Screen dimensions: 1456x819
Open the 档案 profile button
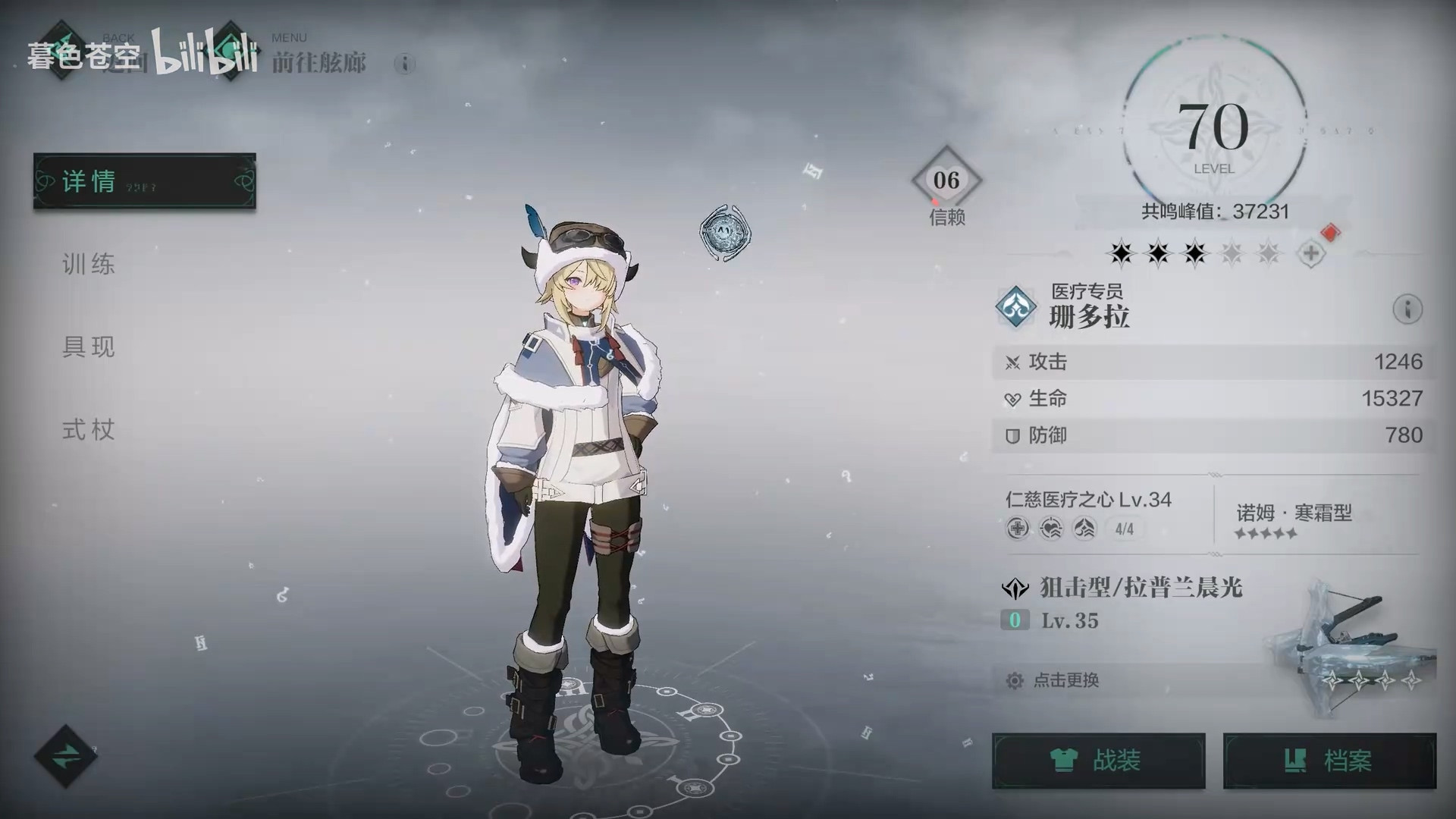pyautogui.click(x=1329, y=760)
